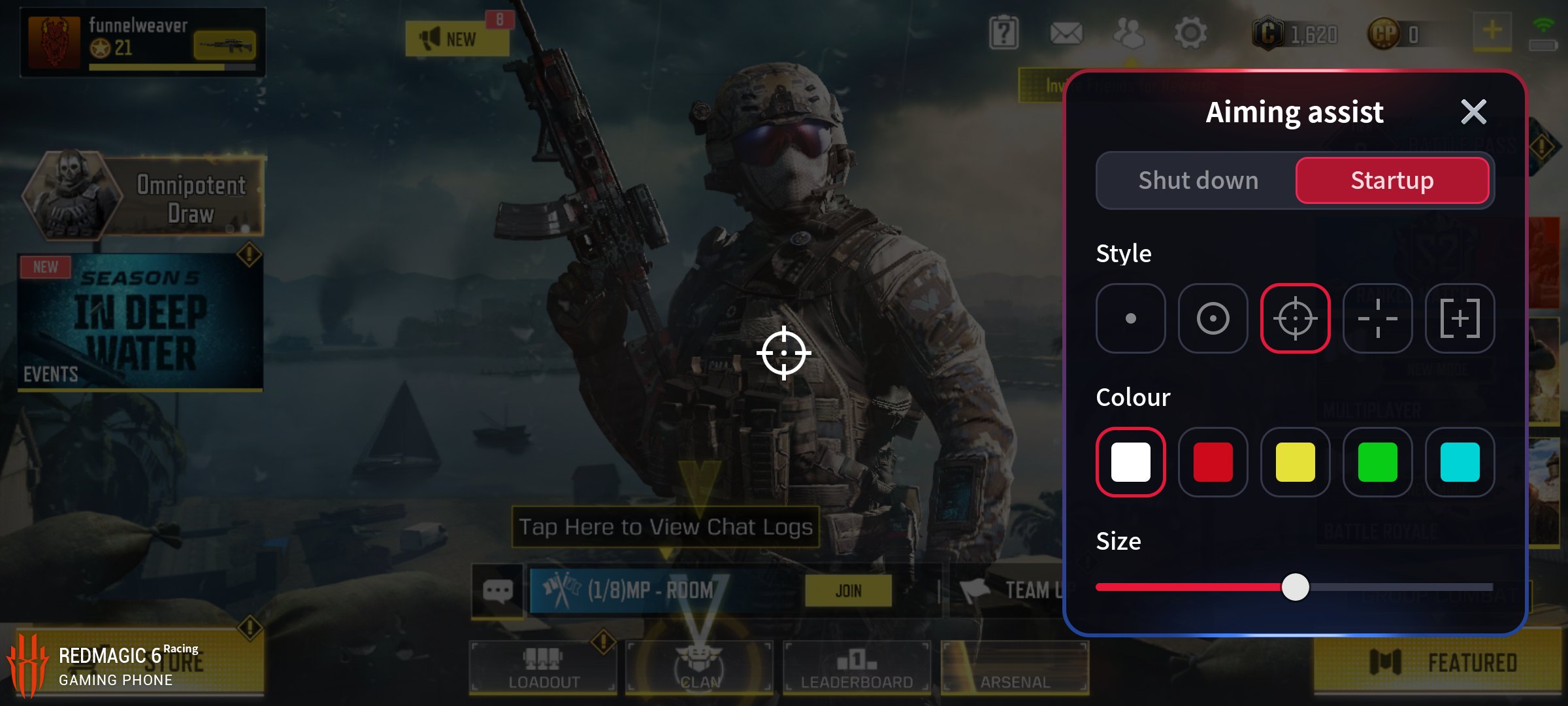Open the settings gear icon

pos(1190,33)
